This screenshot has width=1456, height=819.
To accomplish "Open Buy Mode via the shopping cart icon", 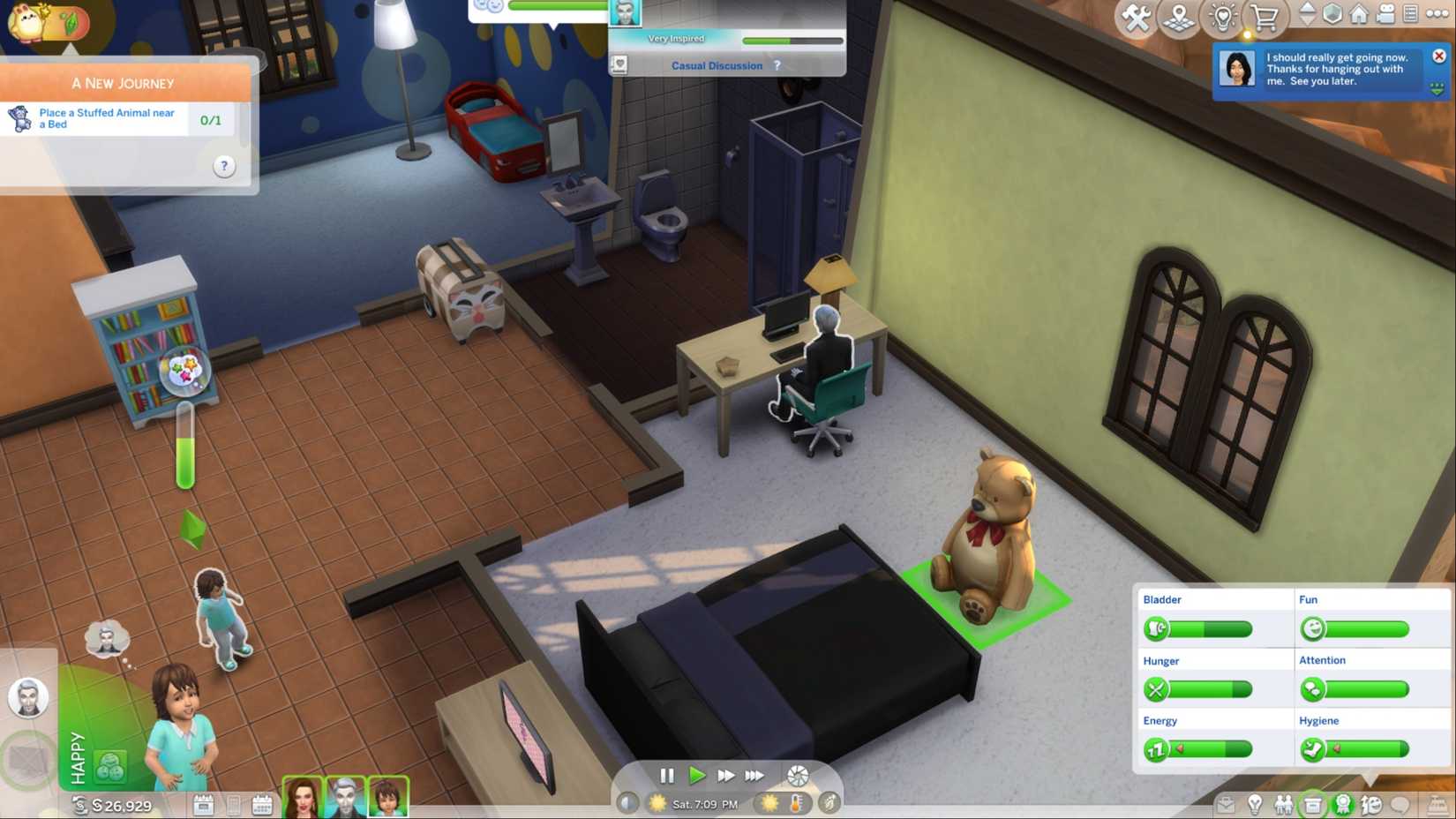I will pos(1267,15).
